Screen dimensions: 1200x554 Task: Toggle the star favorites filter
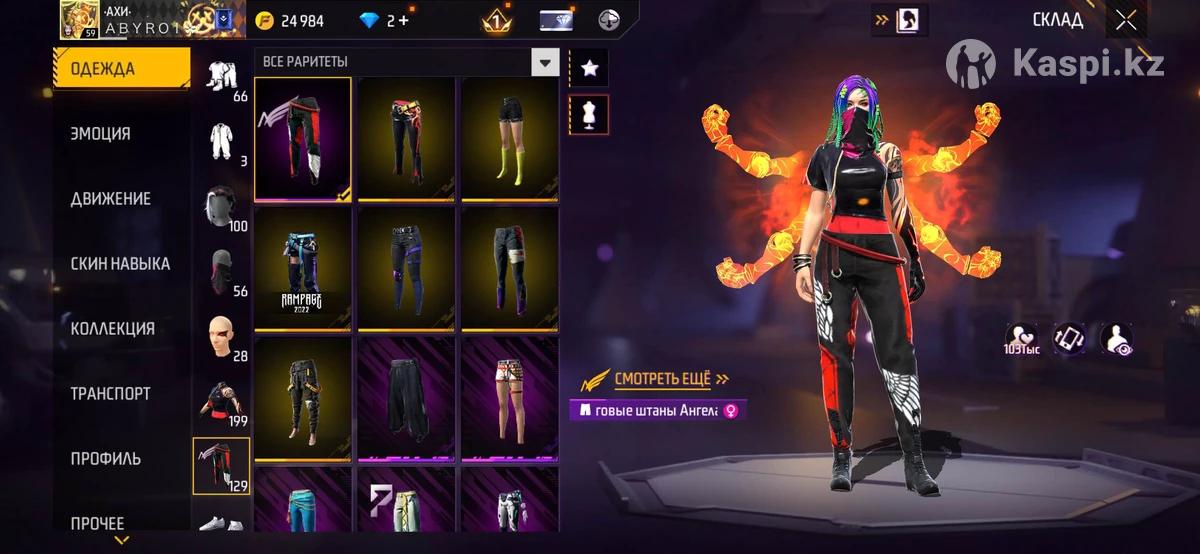point(589,68)
